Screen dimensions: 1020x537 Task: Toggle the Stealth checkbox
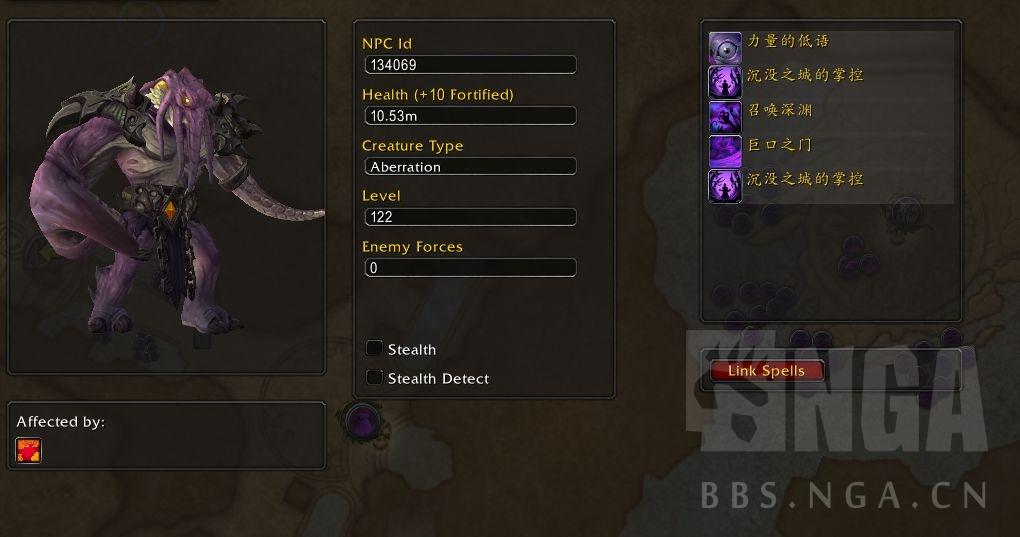tap(375, 348)
